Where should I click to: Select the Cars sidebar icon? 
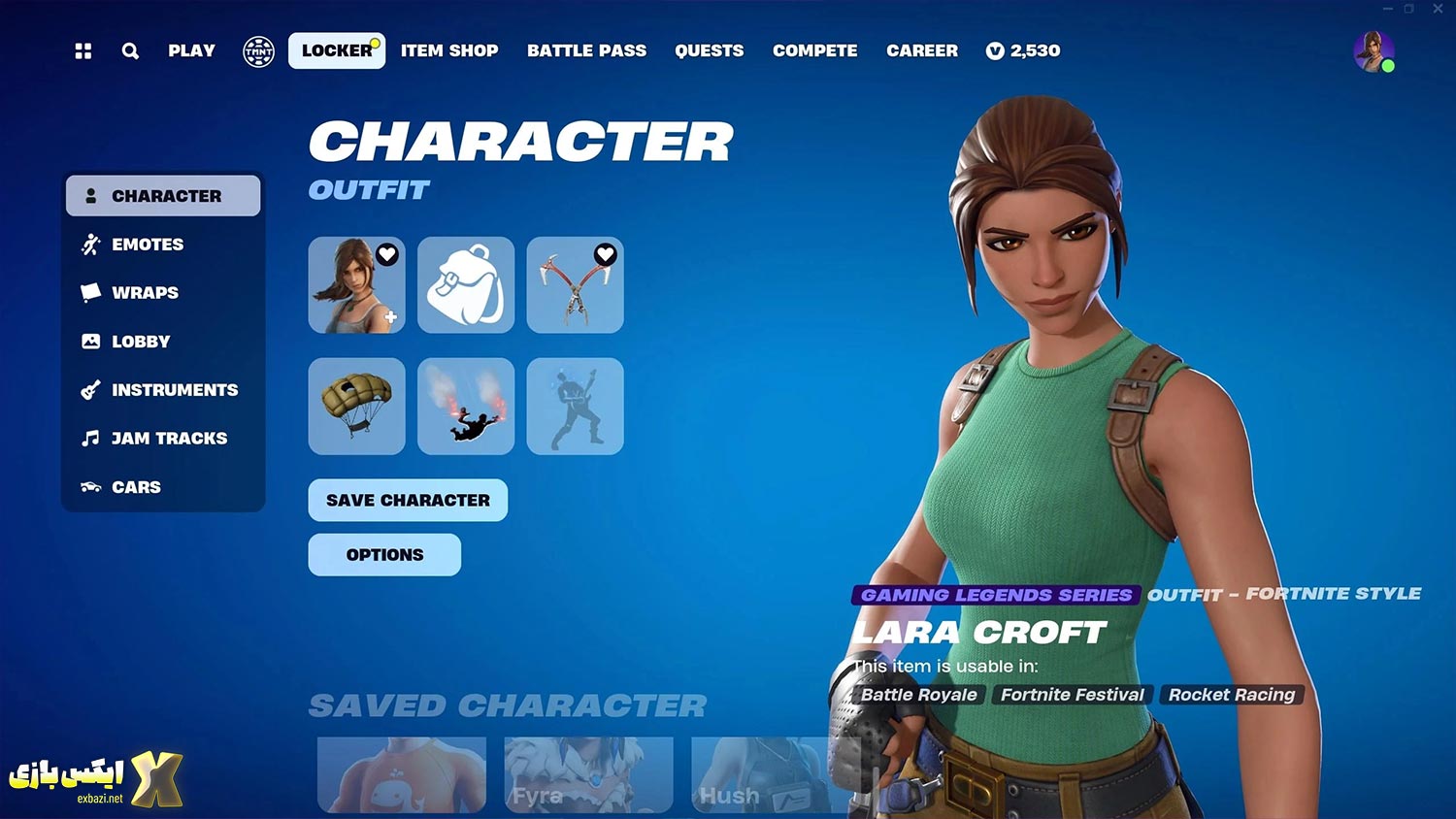pos(89,486)
